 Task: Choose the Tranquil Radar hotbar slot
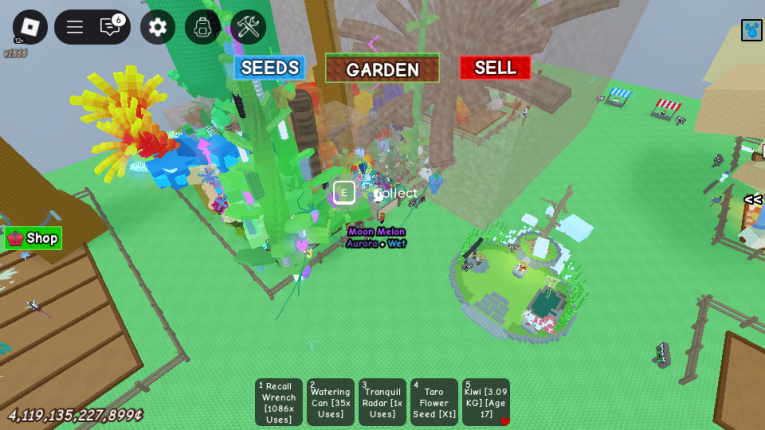coord(382,402)
